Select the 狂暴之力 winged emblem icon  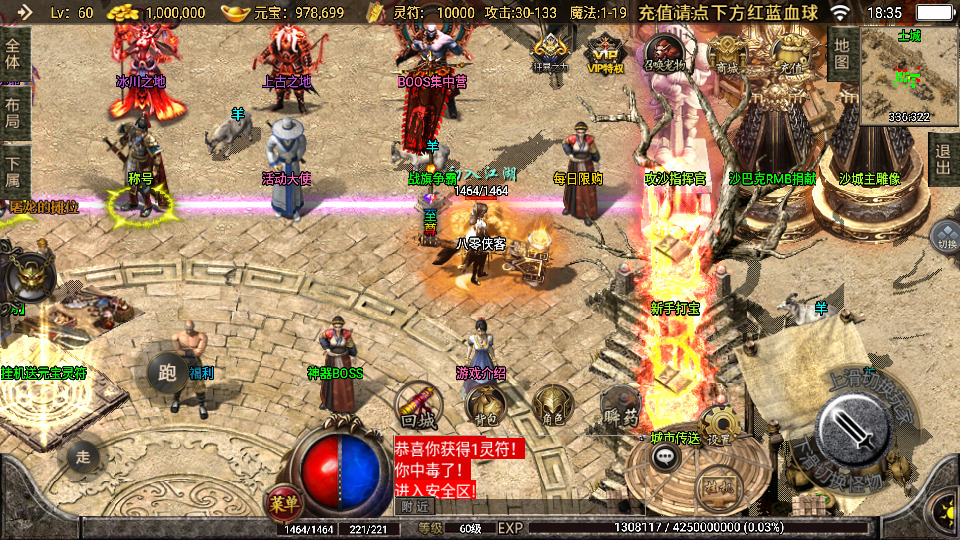tap(550, 50)
